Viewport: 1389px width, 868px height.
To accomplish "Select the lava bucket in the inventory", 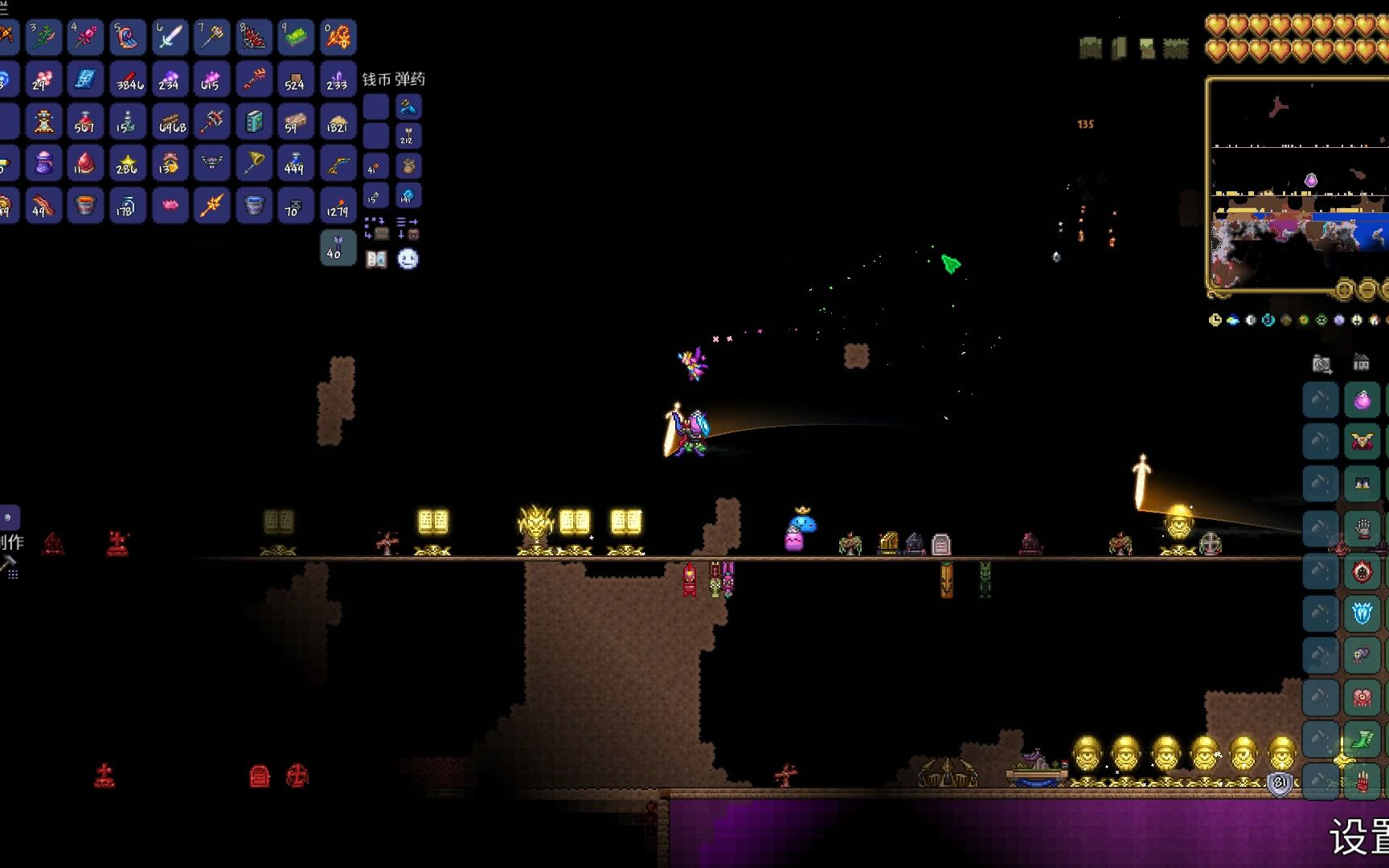I will pos(85,205).
